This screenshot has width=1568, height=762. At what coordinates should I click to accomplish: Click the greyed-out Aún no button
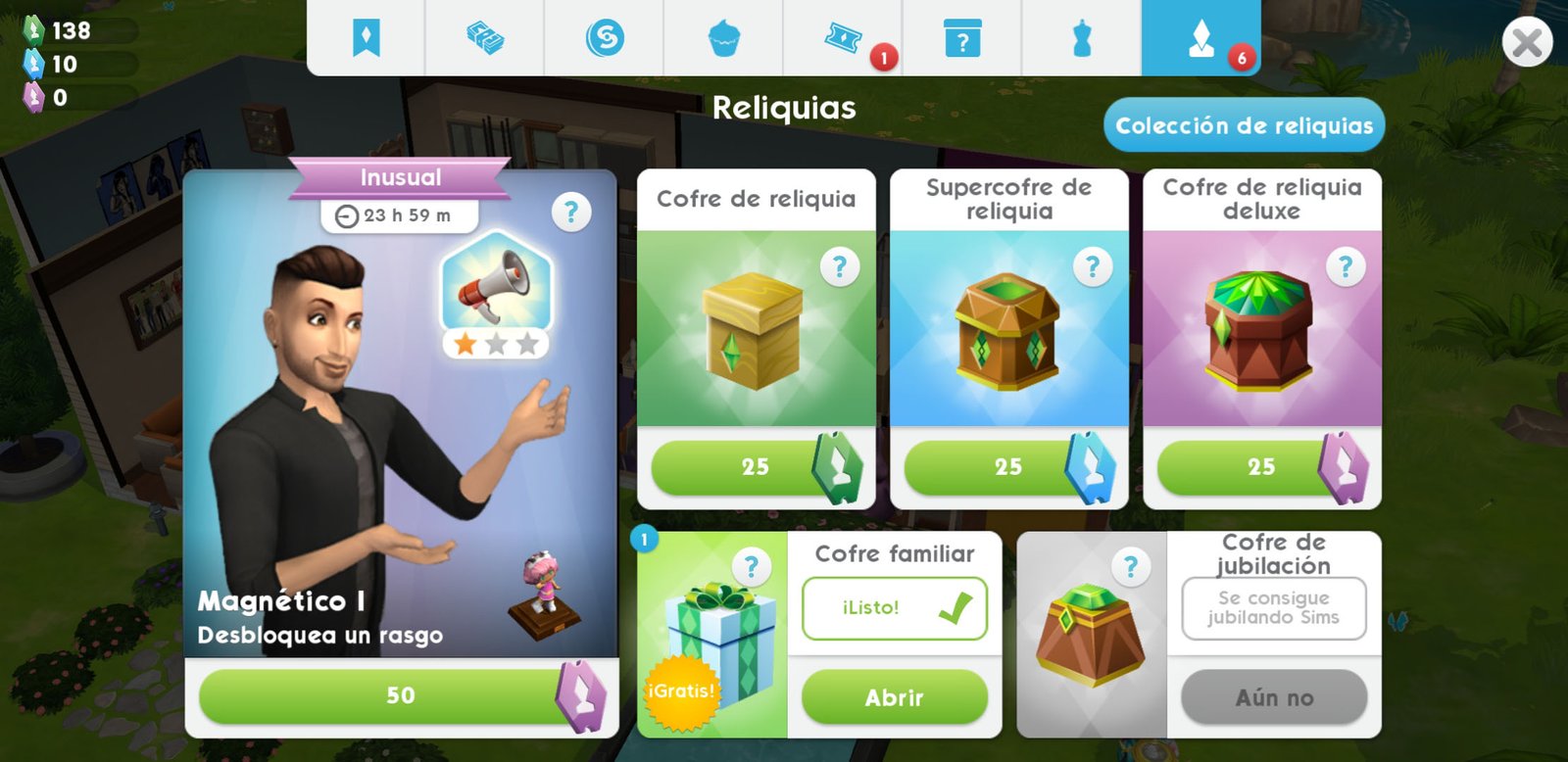click(x=1273, y=697)
